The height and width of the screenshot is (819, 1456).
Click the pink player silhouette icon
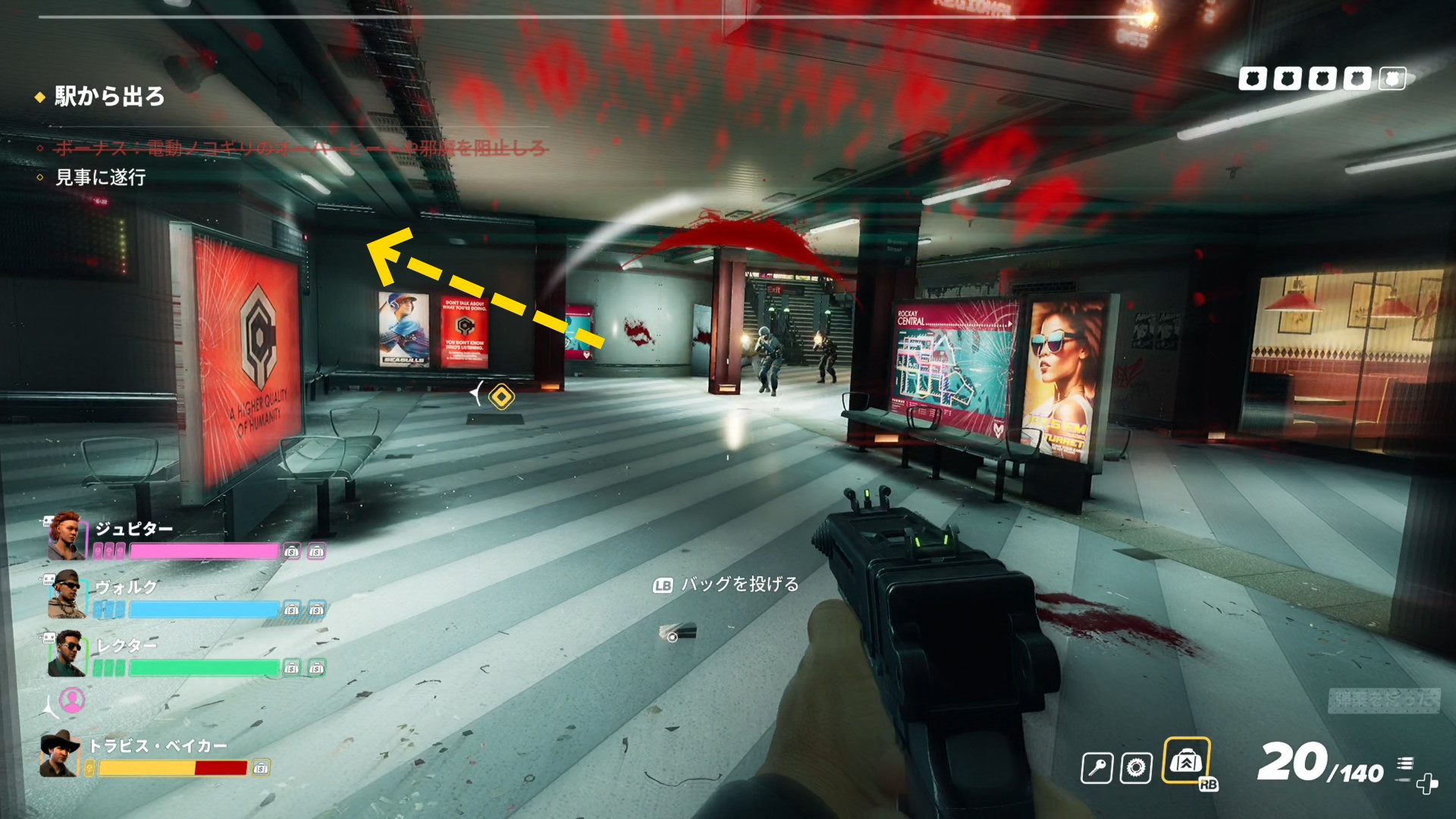(x=72, y=700)
